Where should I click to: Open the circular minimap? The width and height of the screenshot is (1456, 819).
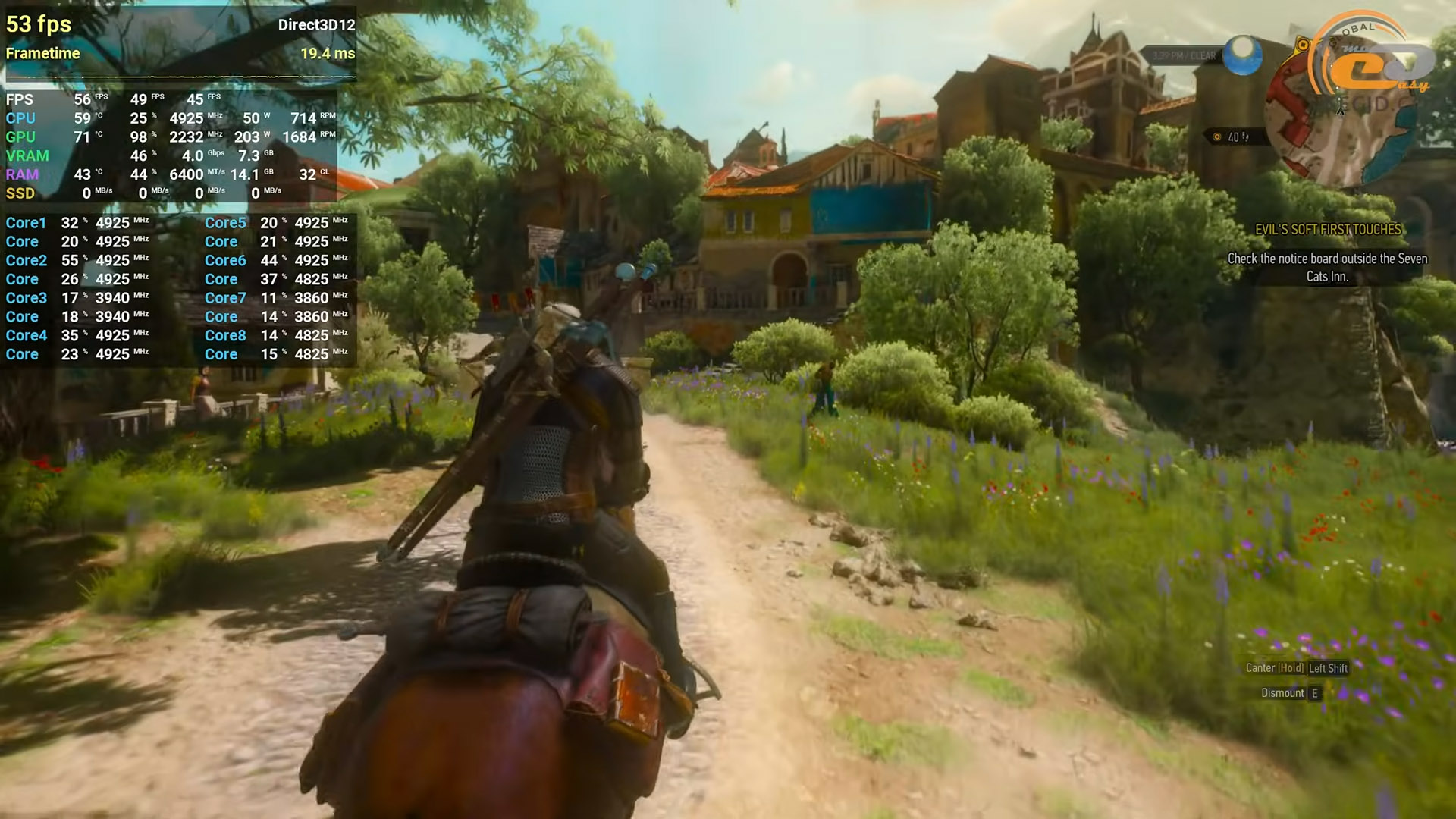(x=1338, y=121)
